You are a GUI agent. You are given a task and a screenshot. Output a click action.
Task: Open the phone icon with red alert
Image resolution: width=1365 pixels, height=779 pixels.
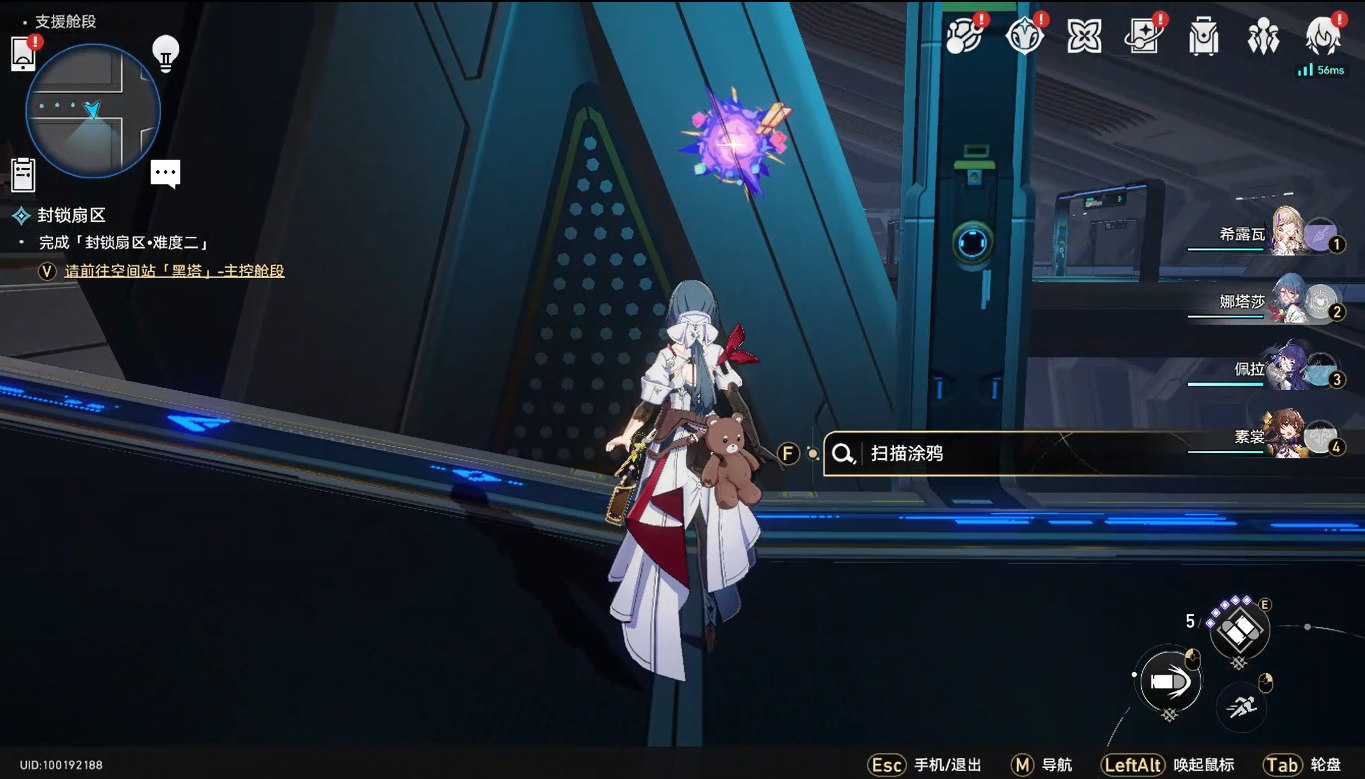[x=24, y=53]
